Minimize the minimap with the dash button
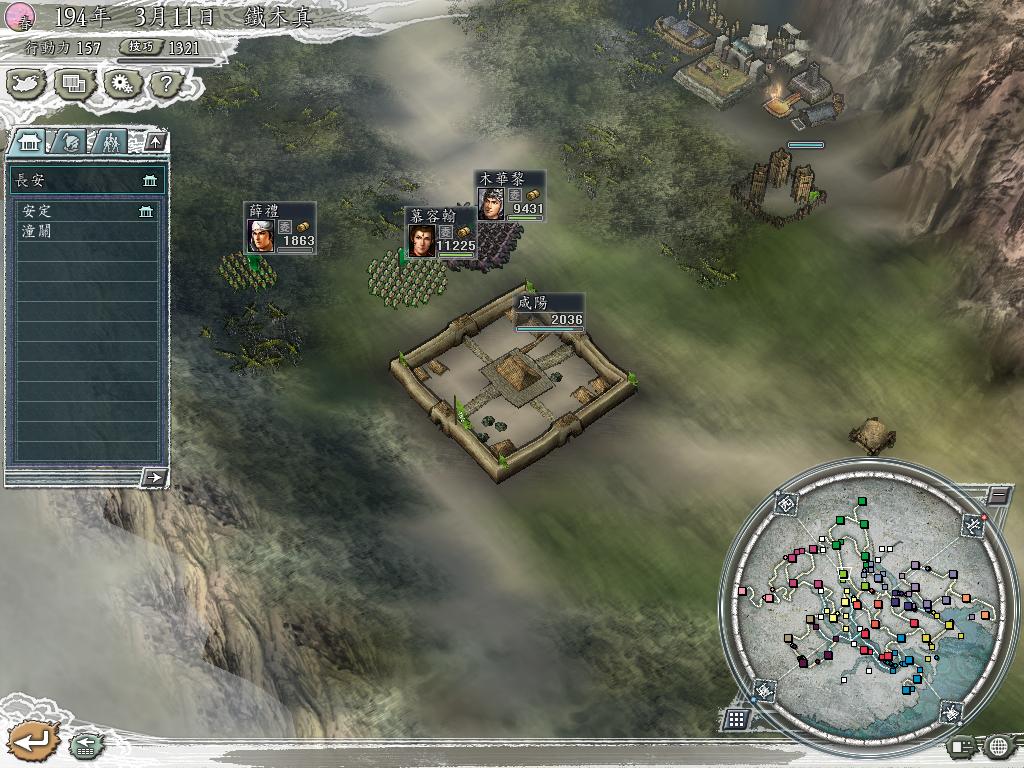This screenshot has width=1024, height=768. [997, 494]
